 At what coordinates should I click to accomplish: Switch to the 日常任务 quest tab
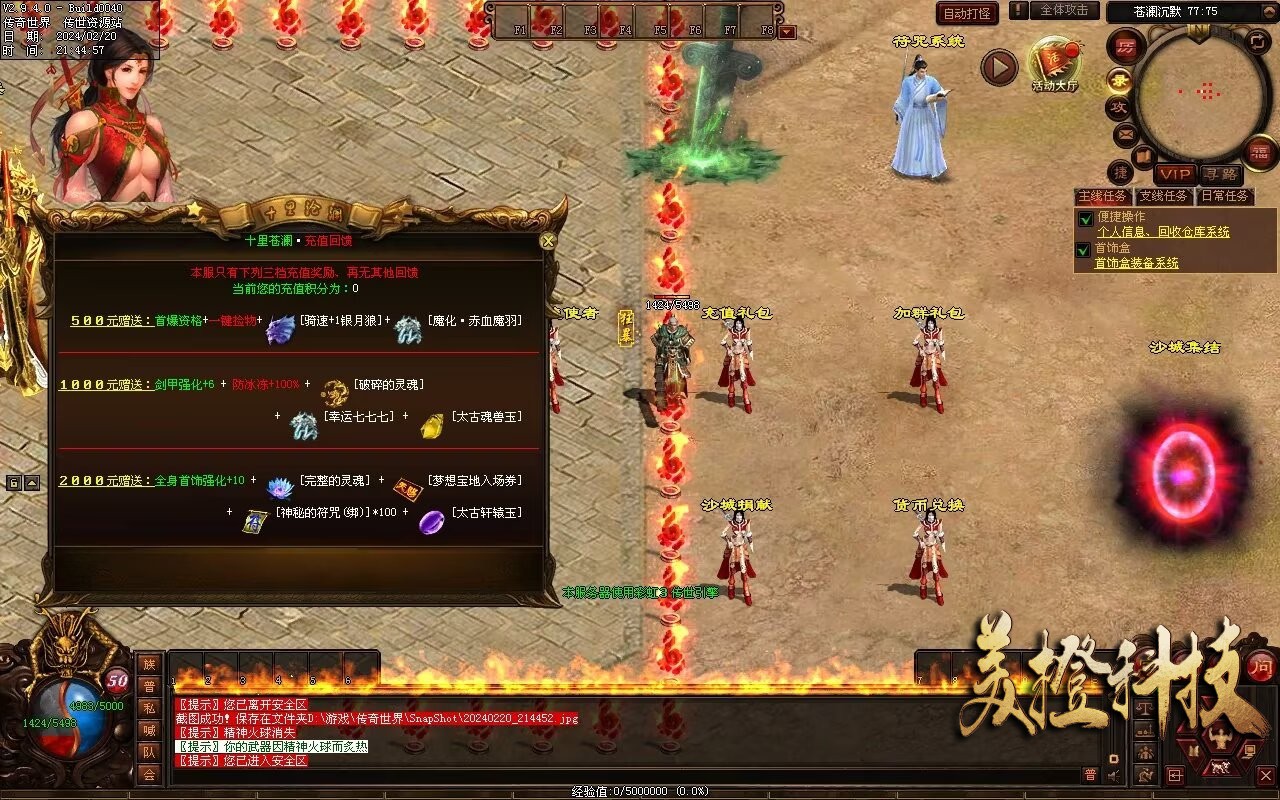point(1225,196)
